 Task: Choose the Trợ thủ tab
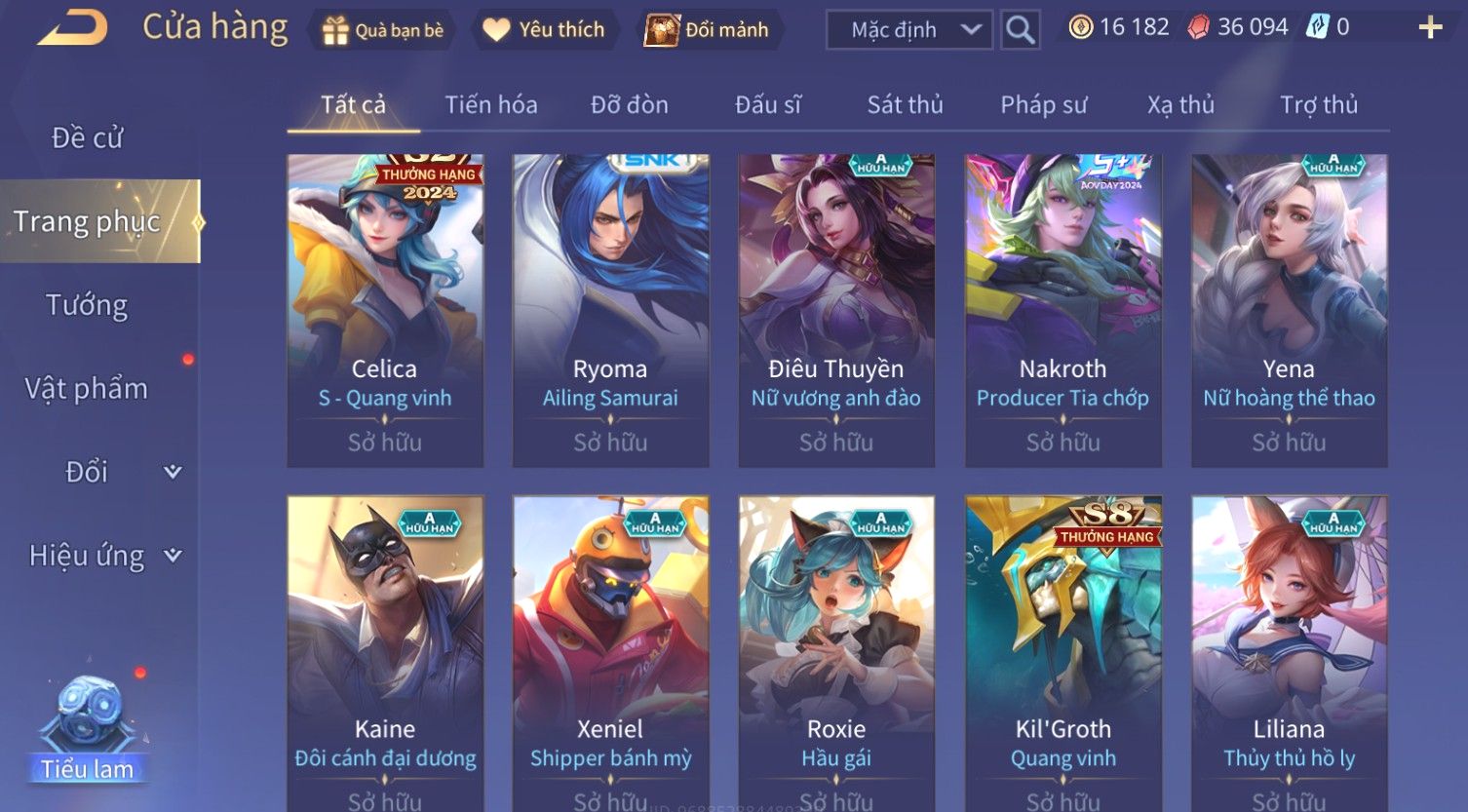click(x=1318, y=104)
